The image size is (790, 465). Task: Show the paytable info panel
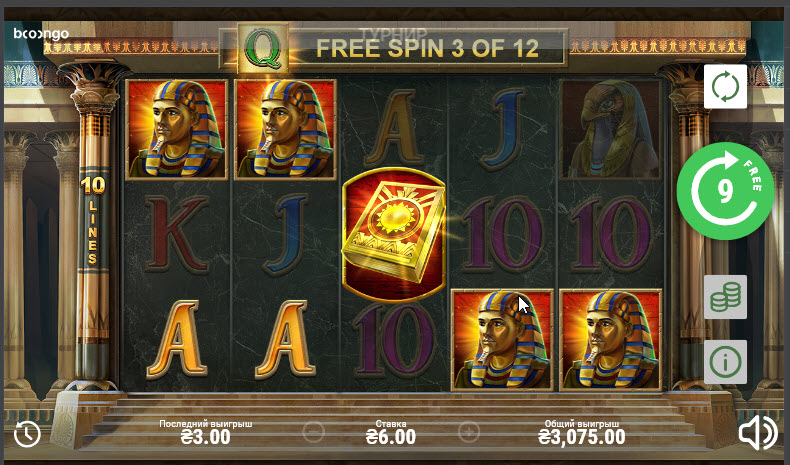tap(725, 361)
